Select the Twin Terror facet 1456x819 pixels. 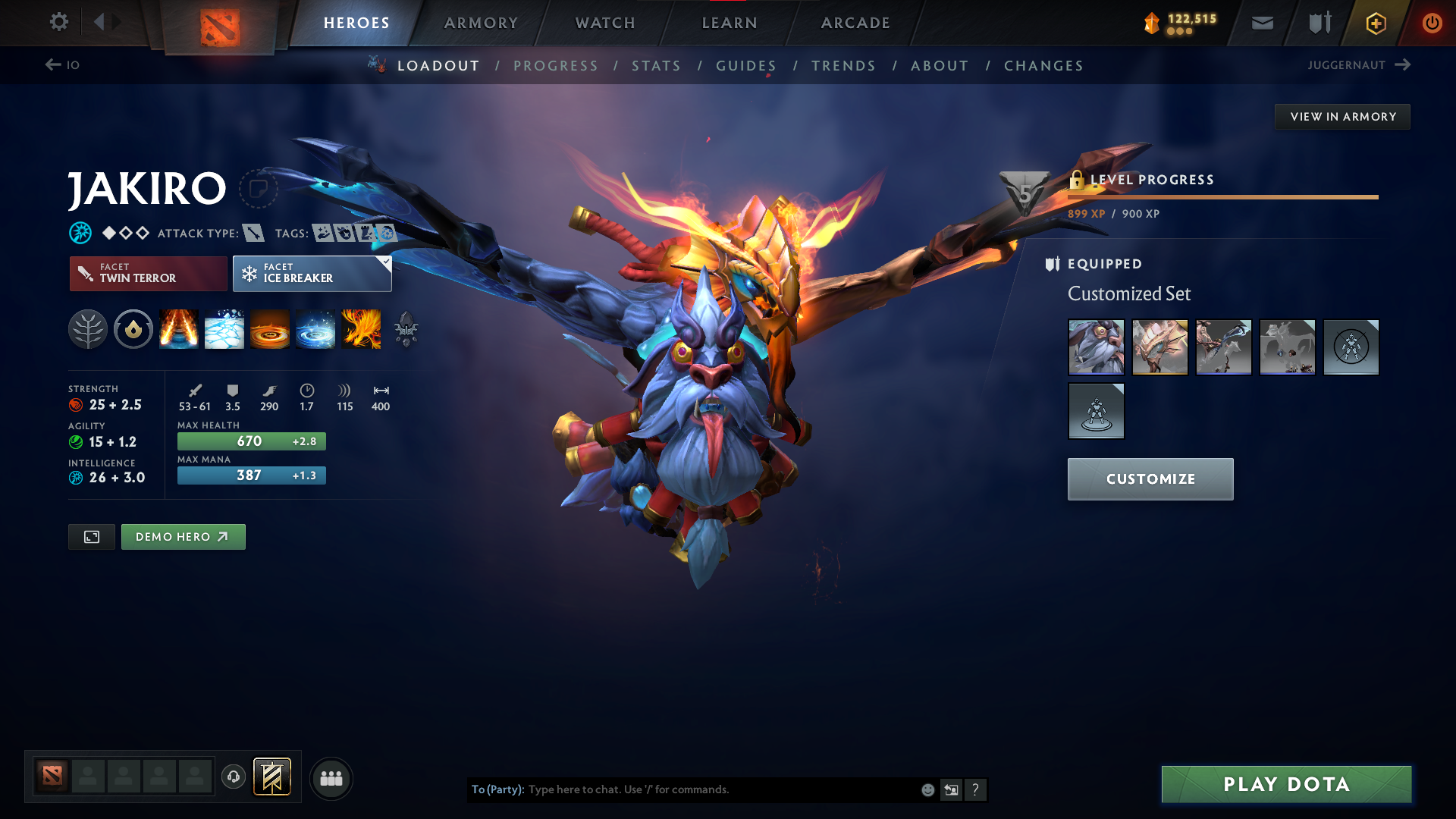pos(148,274)
